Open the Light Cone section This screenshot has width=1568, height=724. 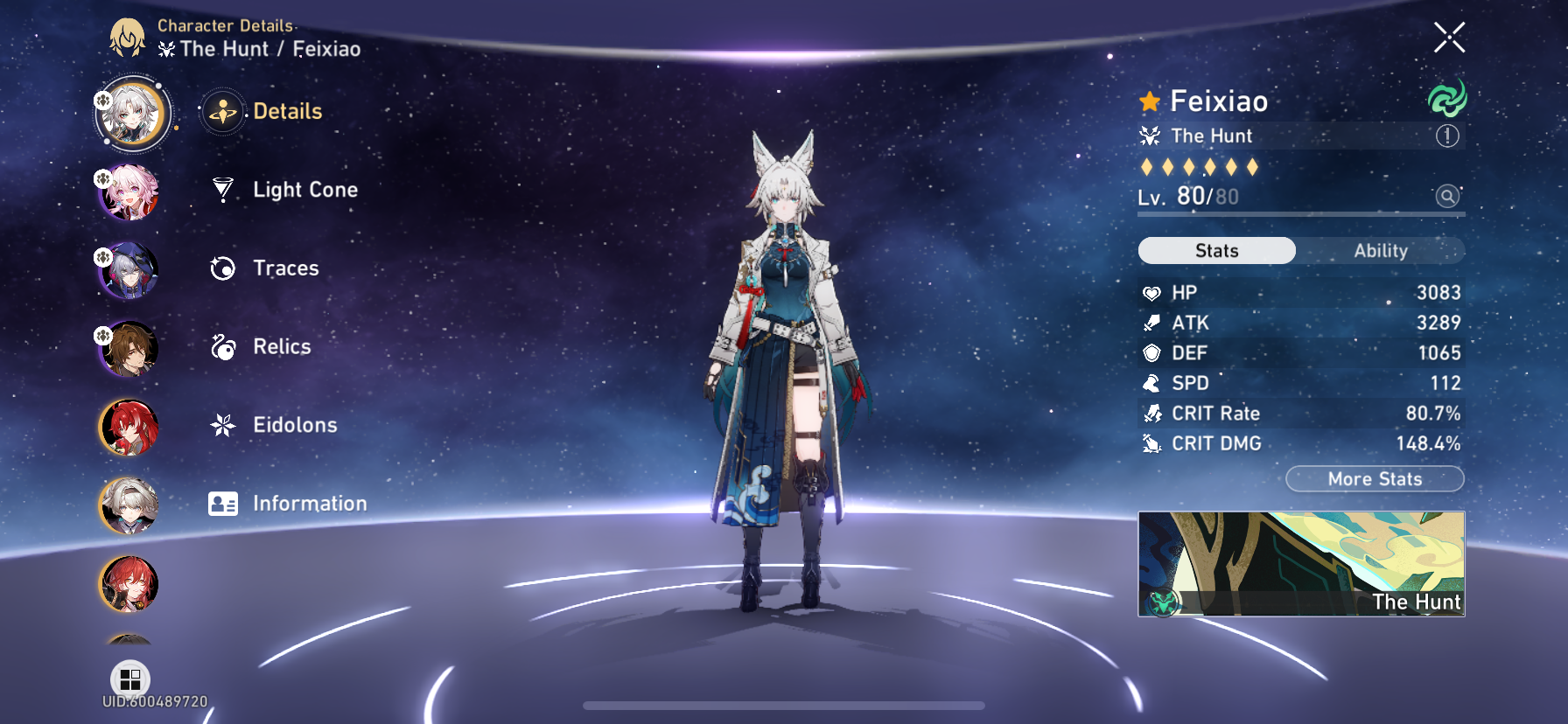point(304,190)
